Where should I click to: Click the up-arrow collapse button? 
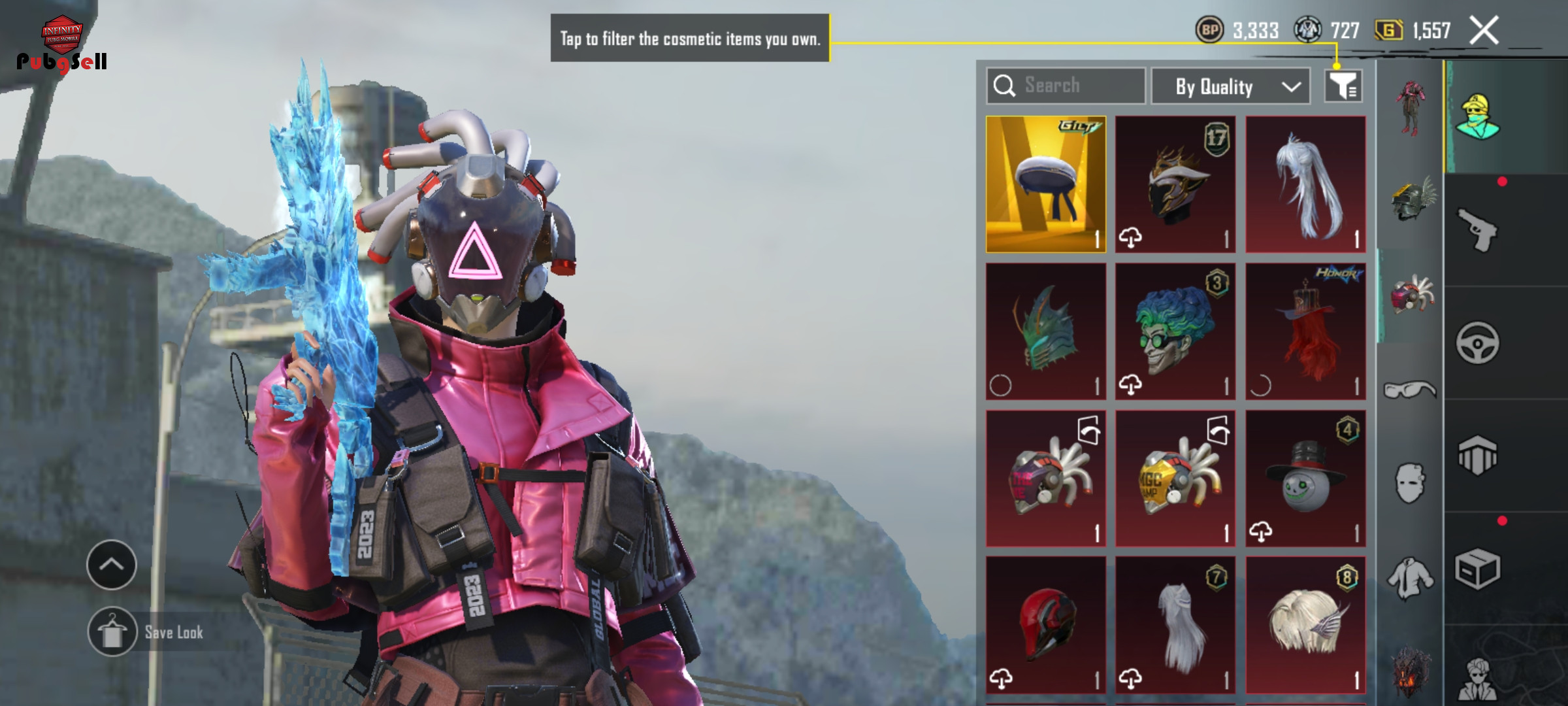click(x=111, y=565)
